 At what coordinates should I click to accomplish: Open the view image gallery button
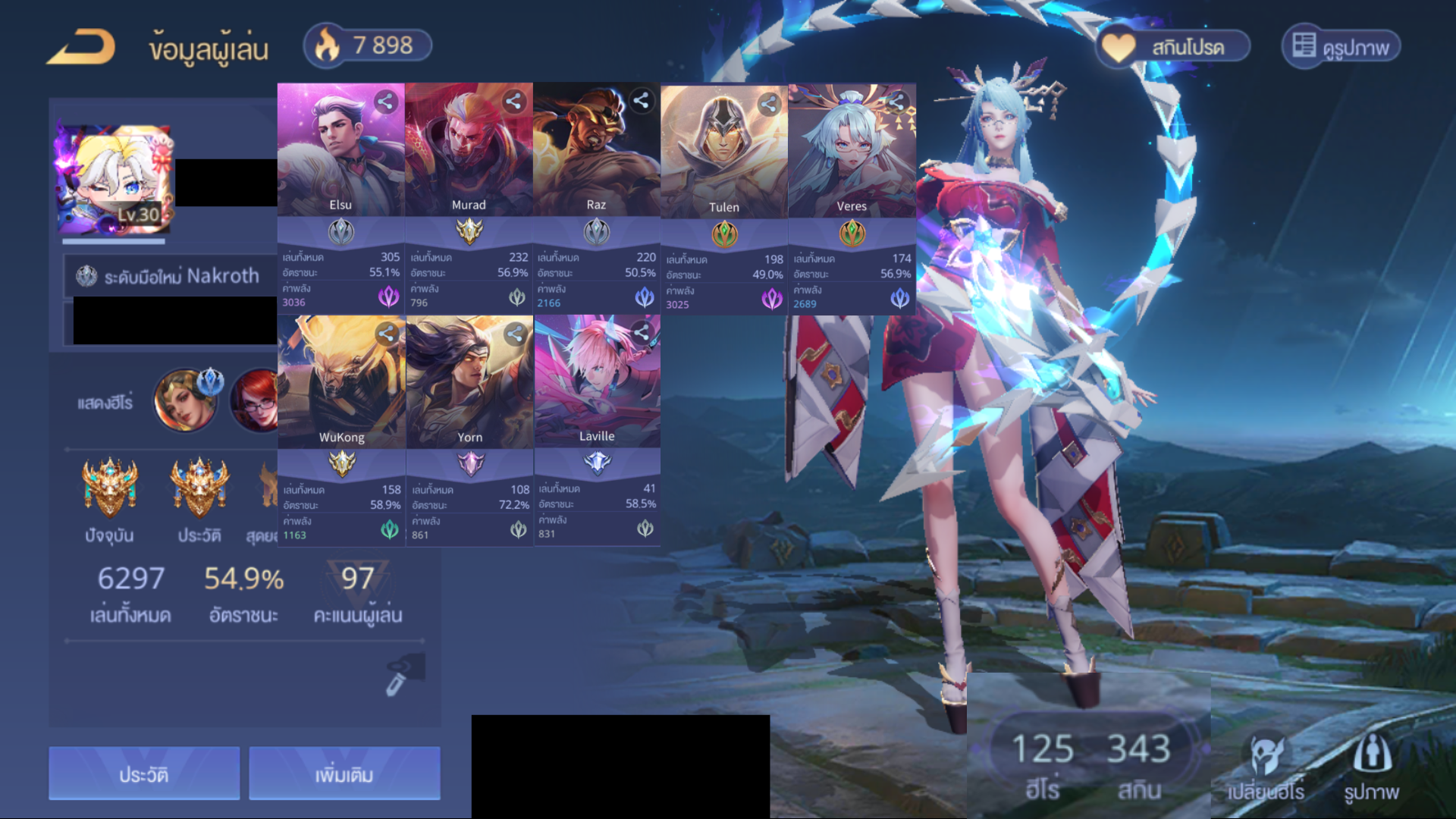[1341, 47]
